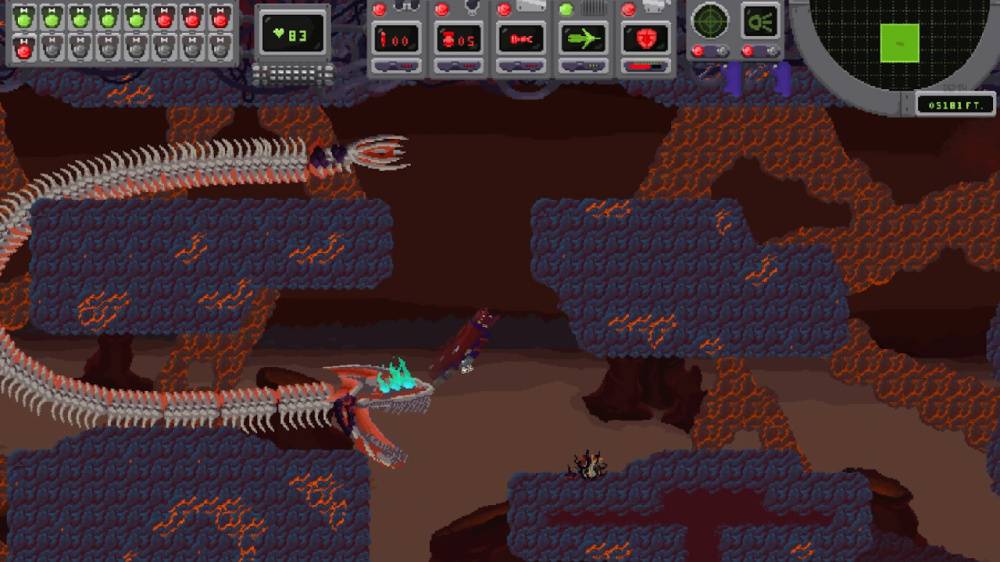Toggle the submarine headlight icon

tap(760, 20)
